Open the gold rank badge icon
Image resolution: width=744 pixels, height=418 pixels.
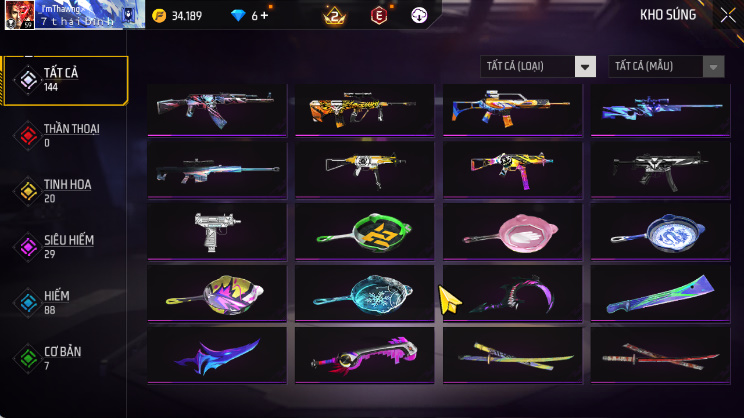(x=334, y=15)
